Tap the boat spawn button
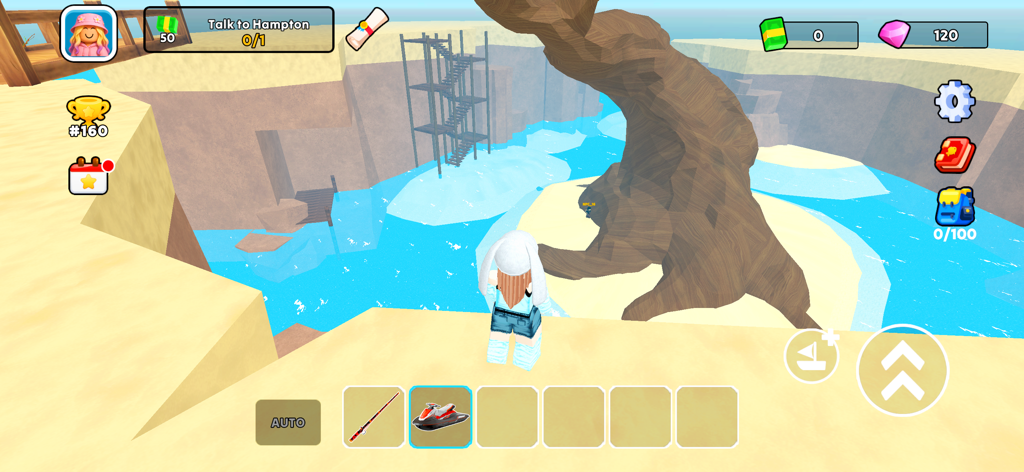The image size is (1024, 472). tap(811, 356)
